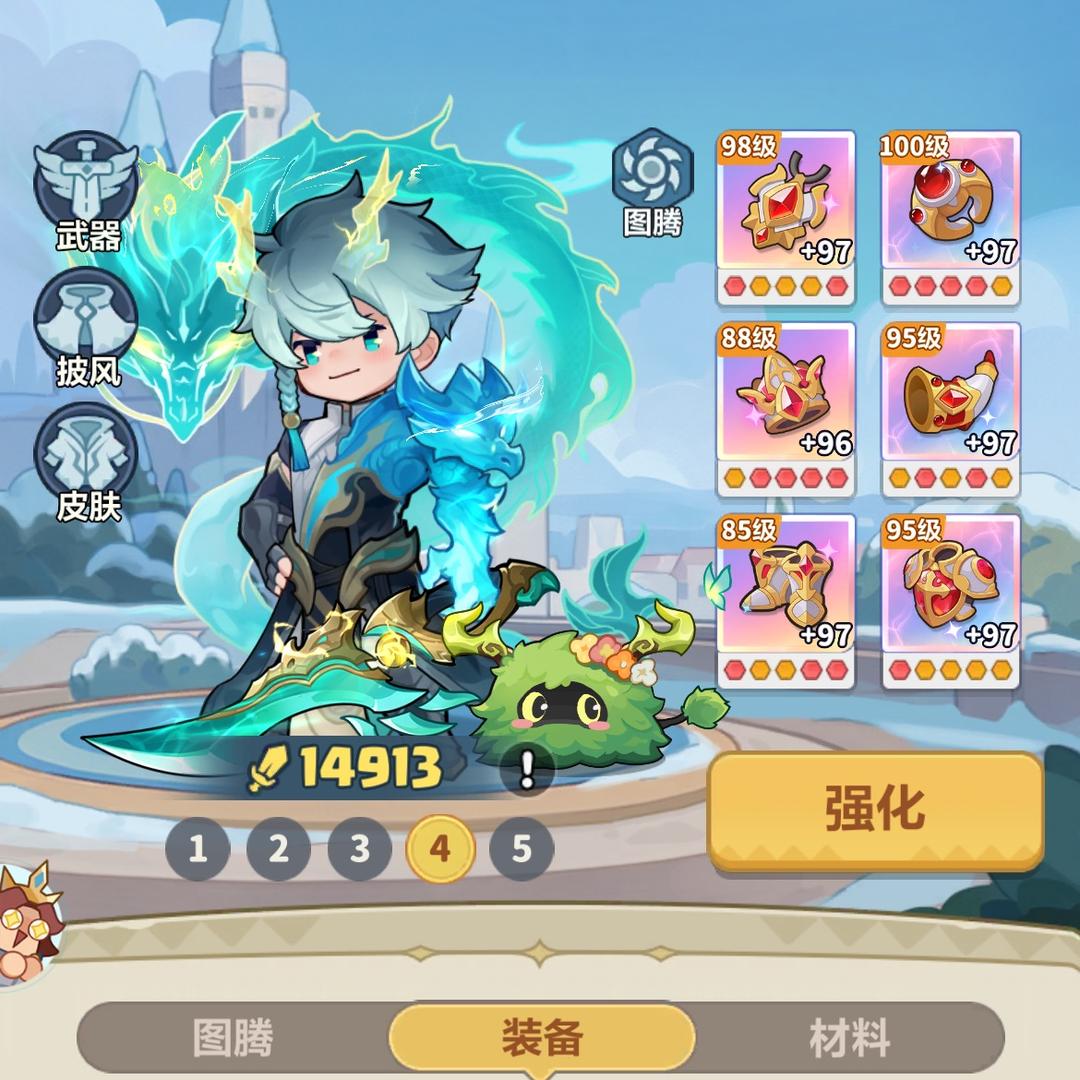The width and height of the screenshot is (1080, 1080).
Task: Switch to the 材料 materials tab
Action: pos(849,1039)
